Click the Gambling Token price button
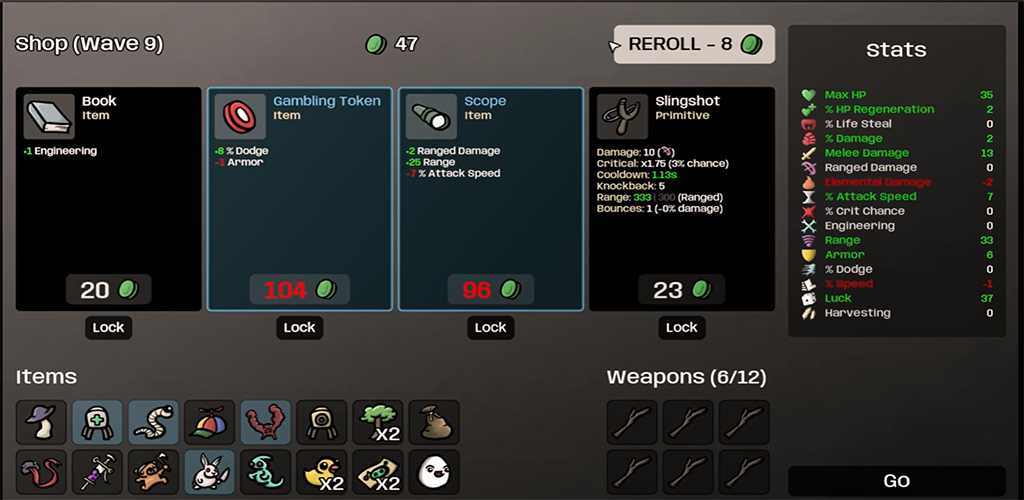Screen dimensions: 1024x500 (x=299, y=290)
